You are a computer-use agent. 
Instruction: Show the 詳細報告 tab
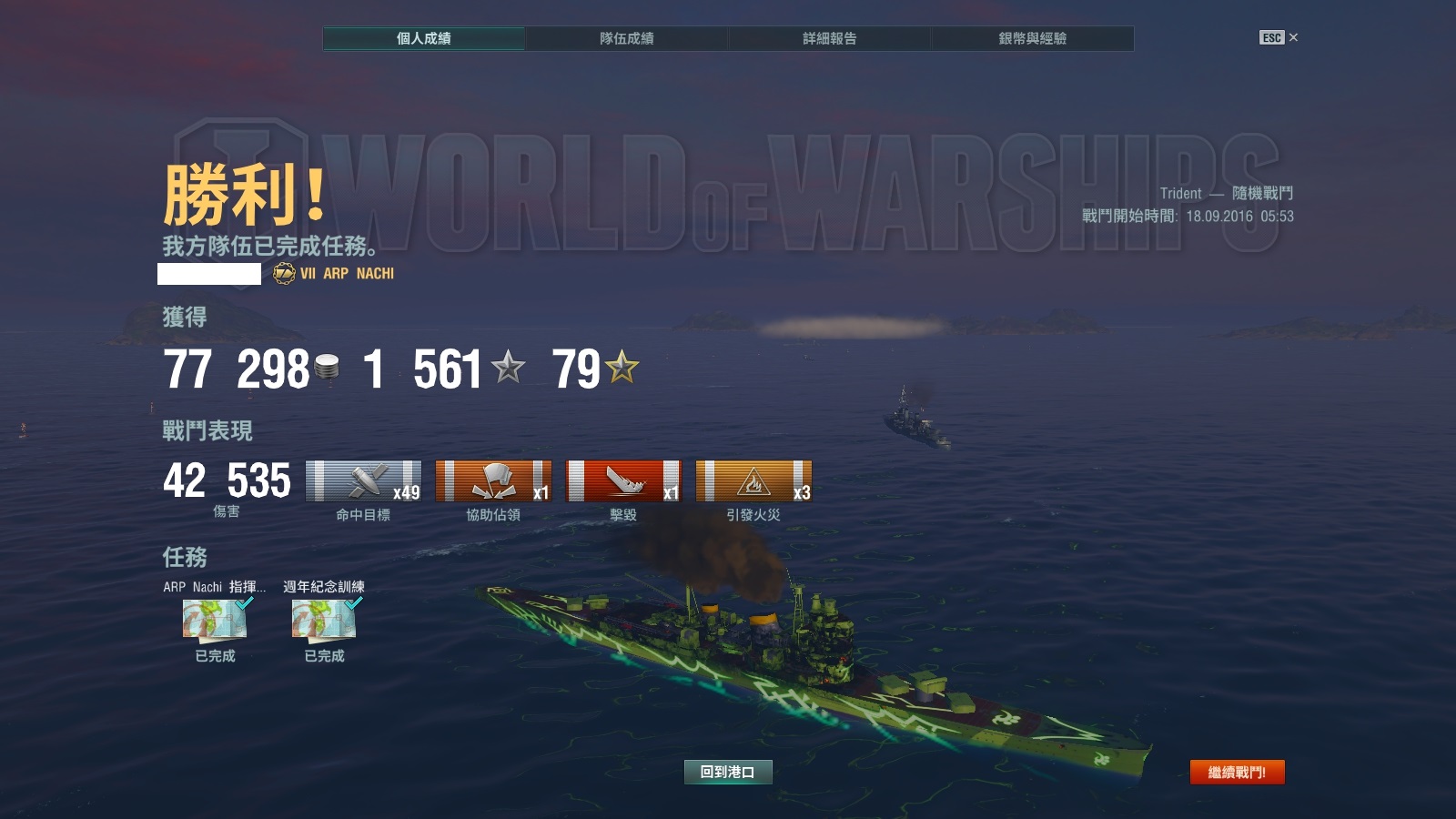coord(829,38)
